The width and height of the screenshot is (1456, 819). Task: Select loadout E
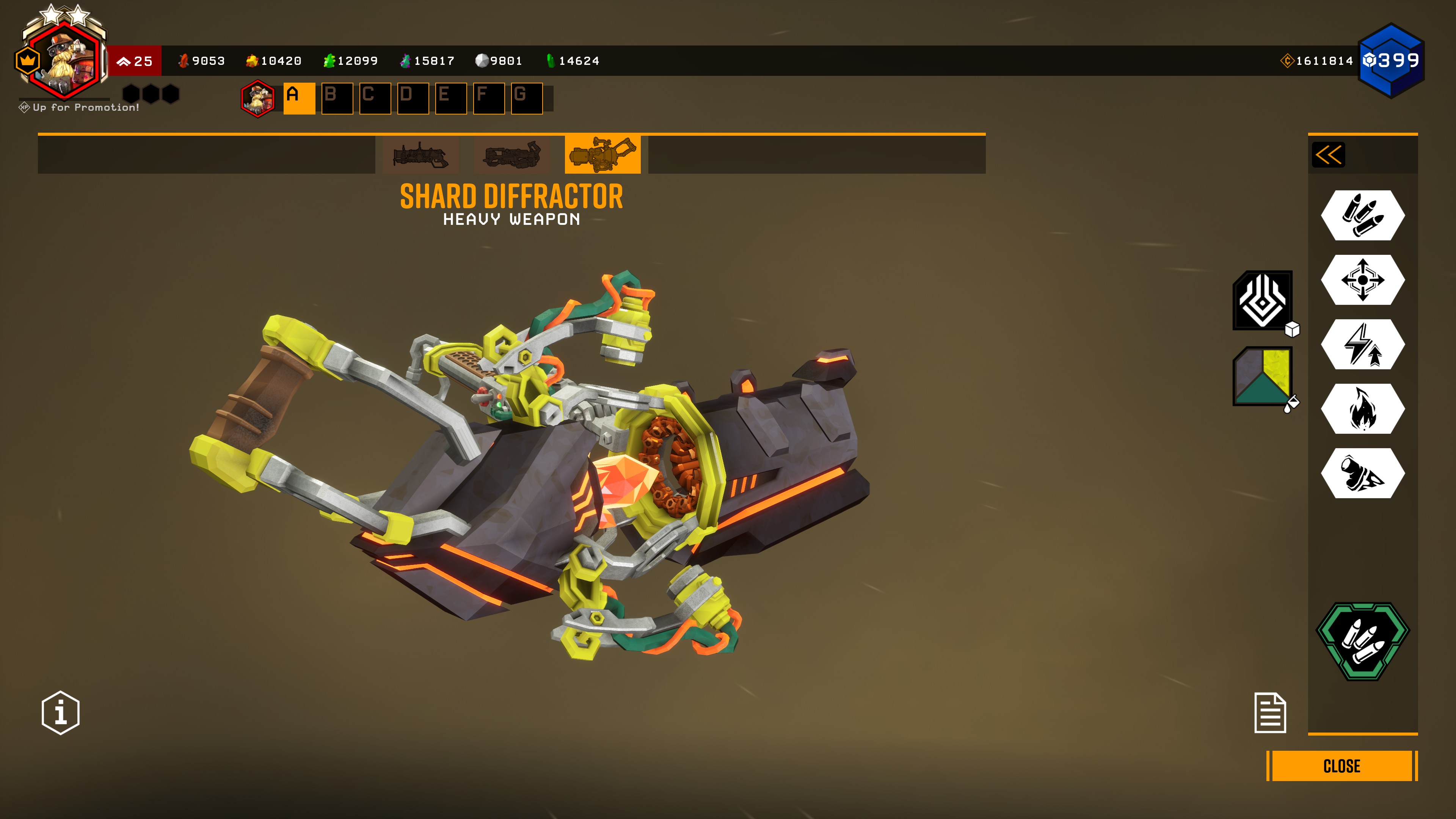coord(450,98)
